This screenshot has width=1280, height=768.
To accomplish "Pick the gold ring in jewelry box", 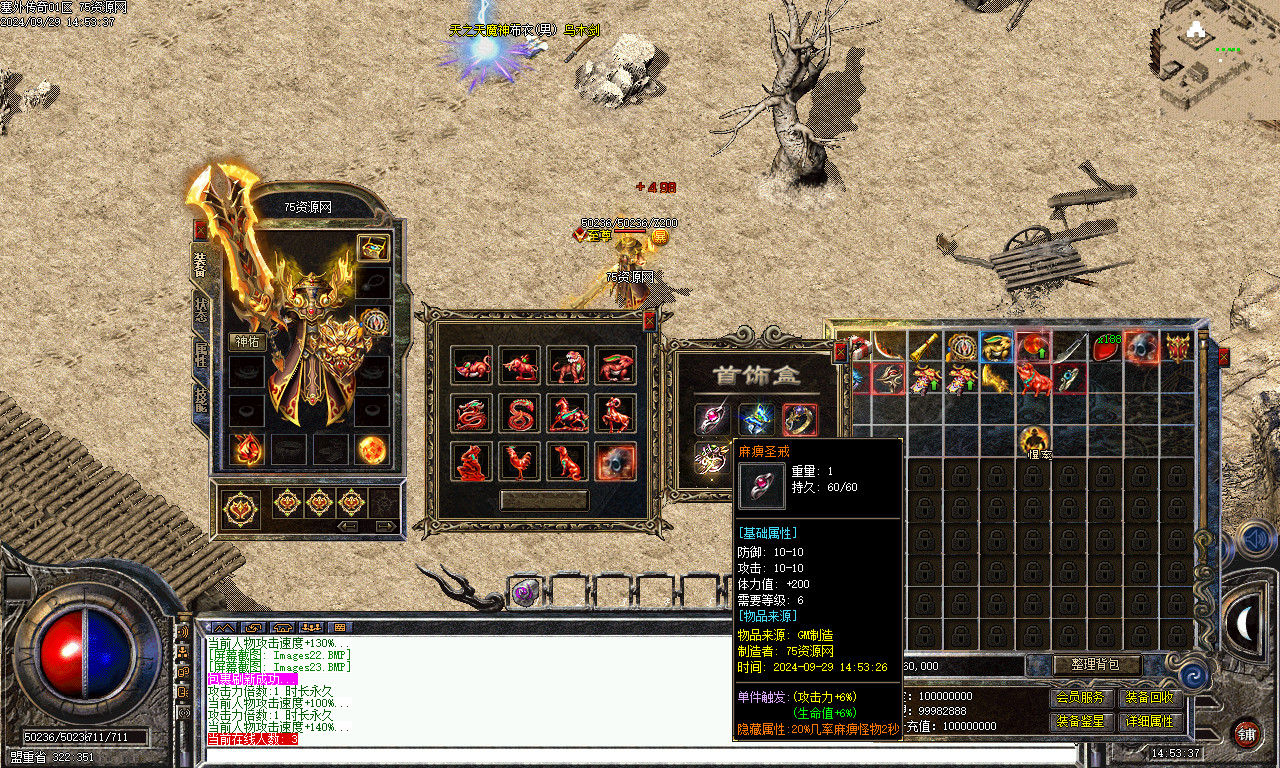I will tap(800, 419).
